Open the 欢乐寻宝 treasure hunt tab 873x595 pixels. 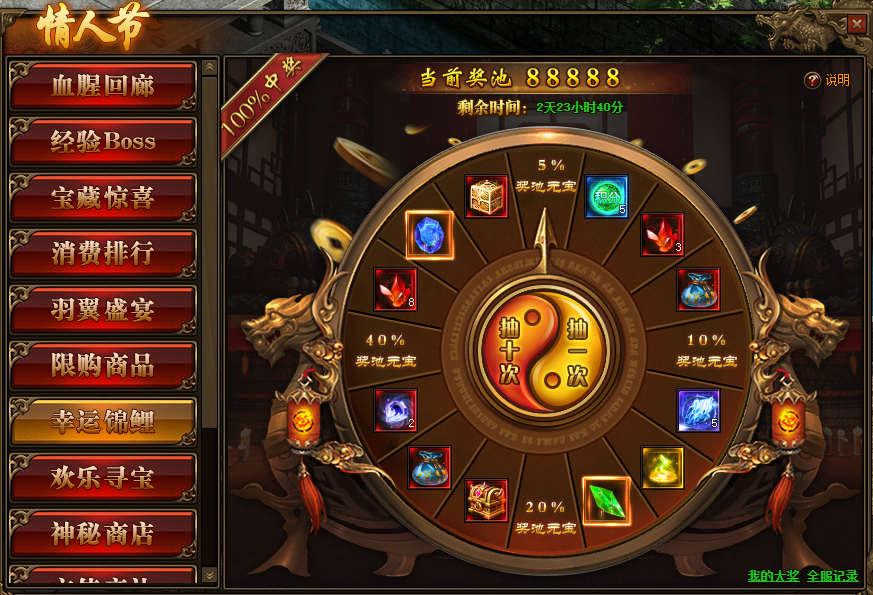(103, 478)
